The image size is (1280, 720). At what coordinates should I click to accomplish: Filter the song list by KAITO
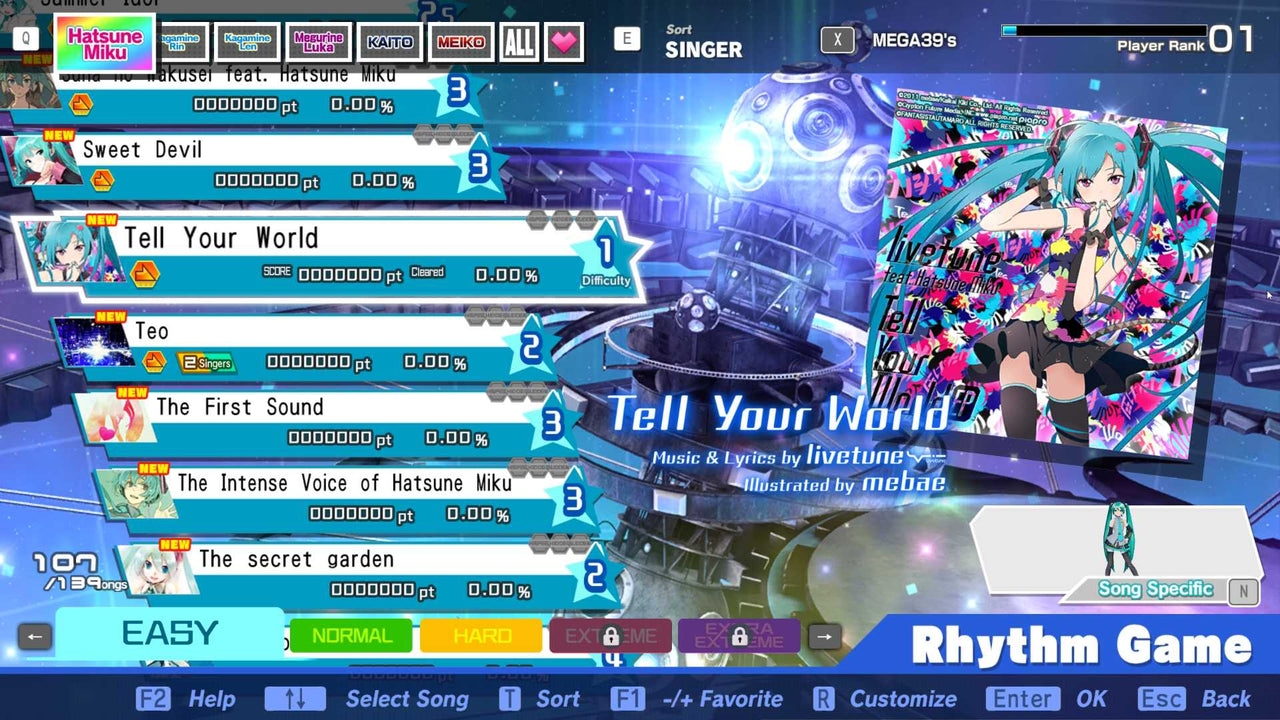click(x=389, y=42)
